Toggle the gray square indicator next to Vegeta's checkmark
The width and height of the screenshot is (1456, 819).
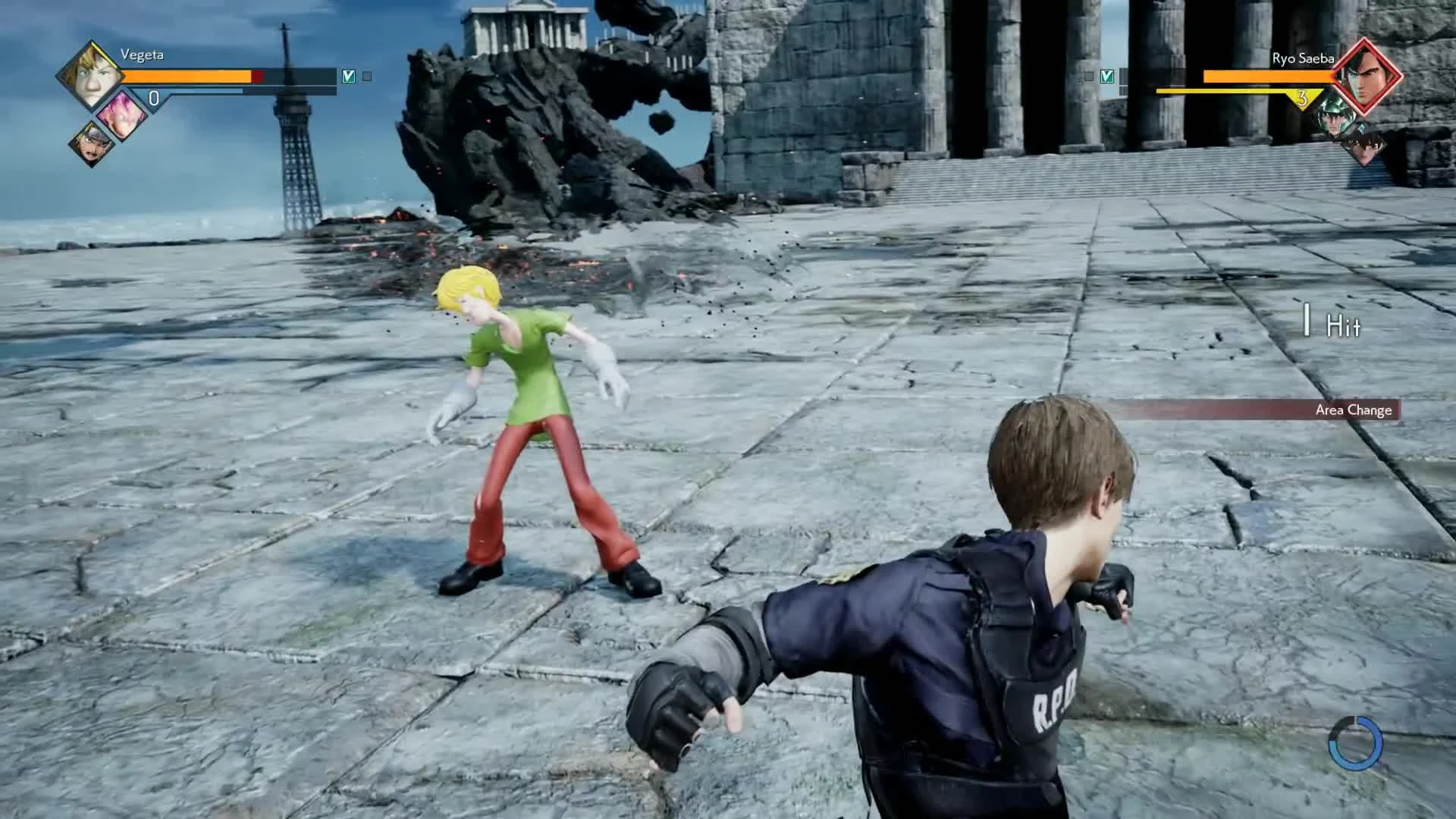tap(367, 76)
